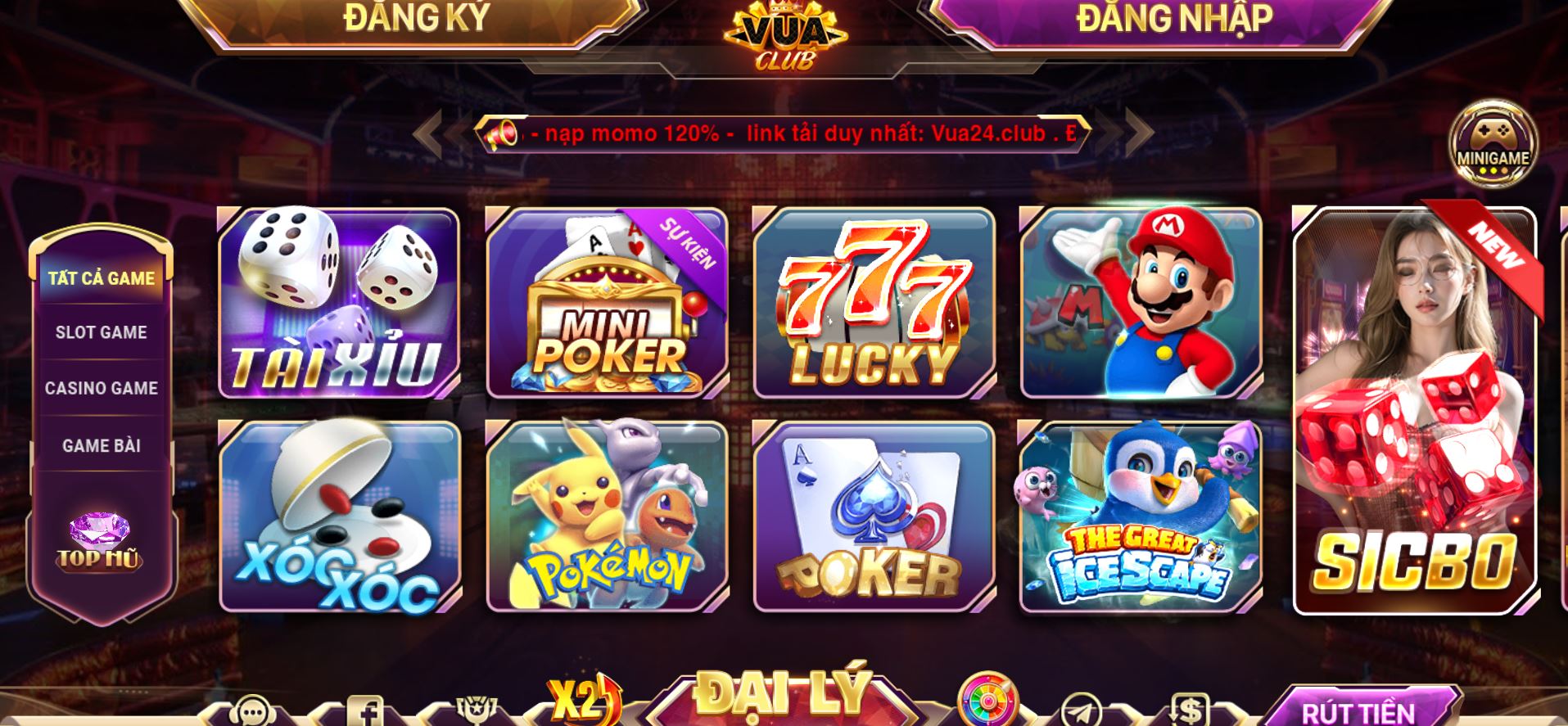
Task: Open the CASINO GAME category
Action: 100,388
